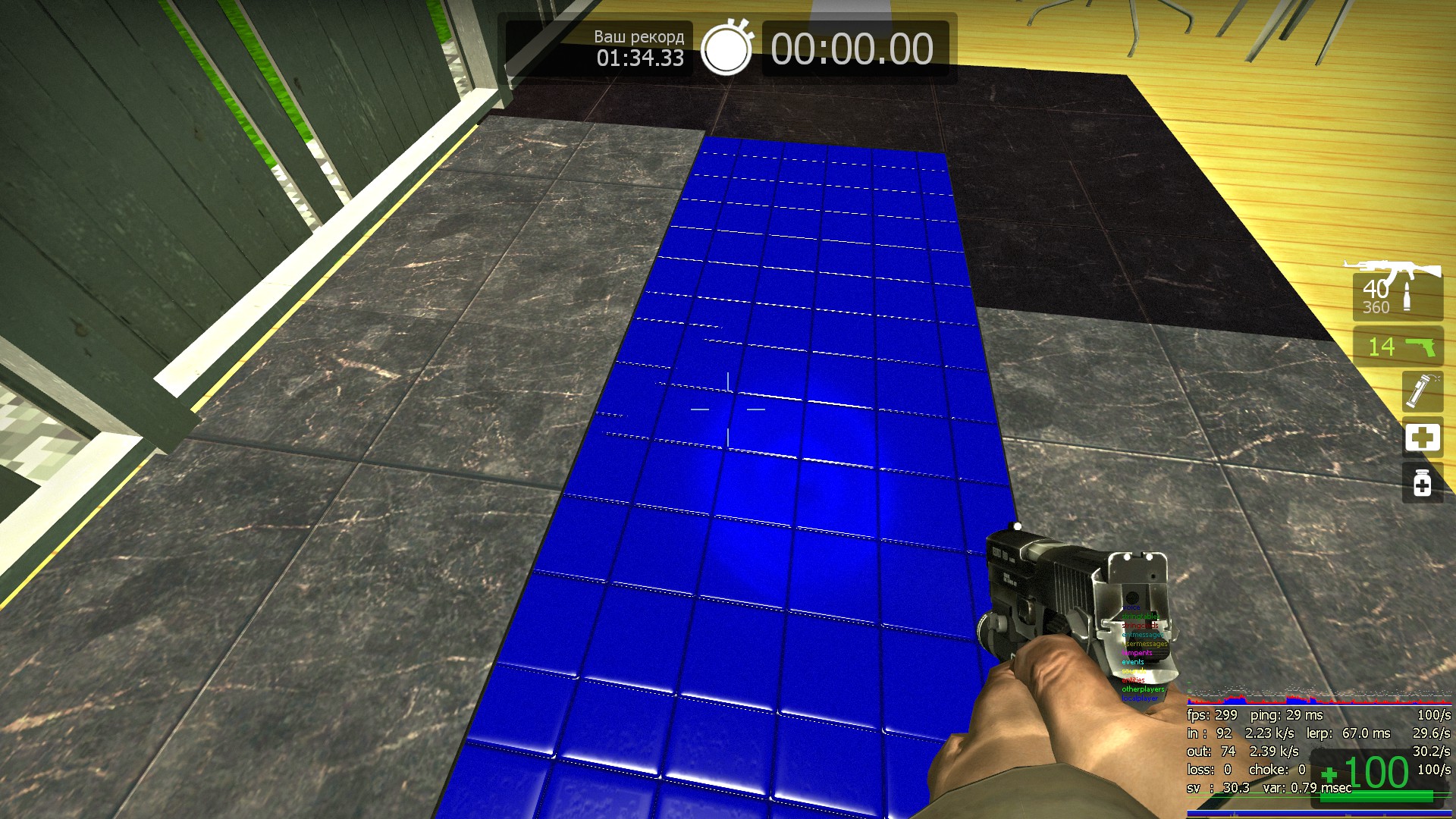This screenshot has height=819, width=1456.
Task: Select the pain pills bottle slot
Action: (1422, 483)
